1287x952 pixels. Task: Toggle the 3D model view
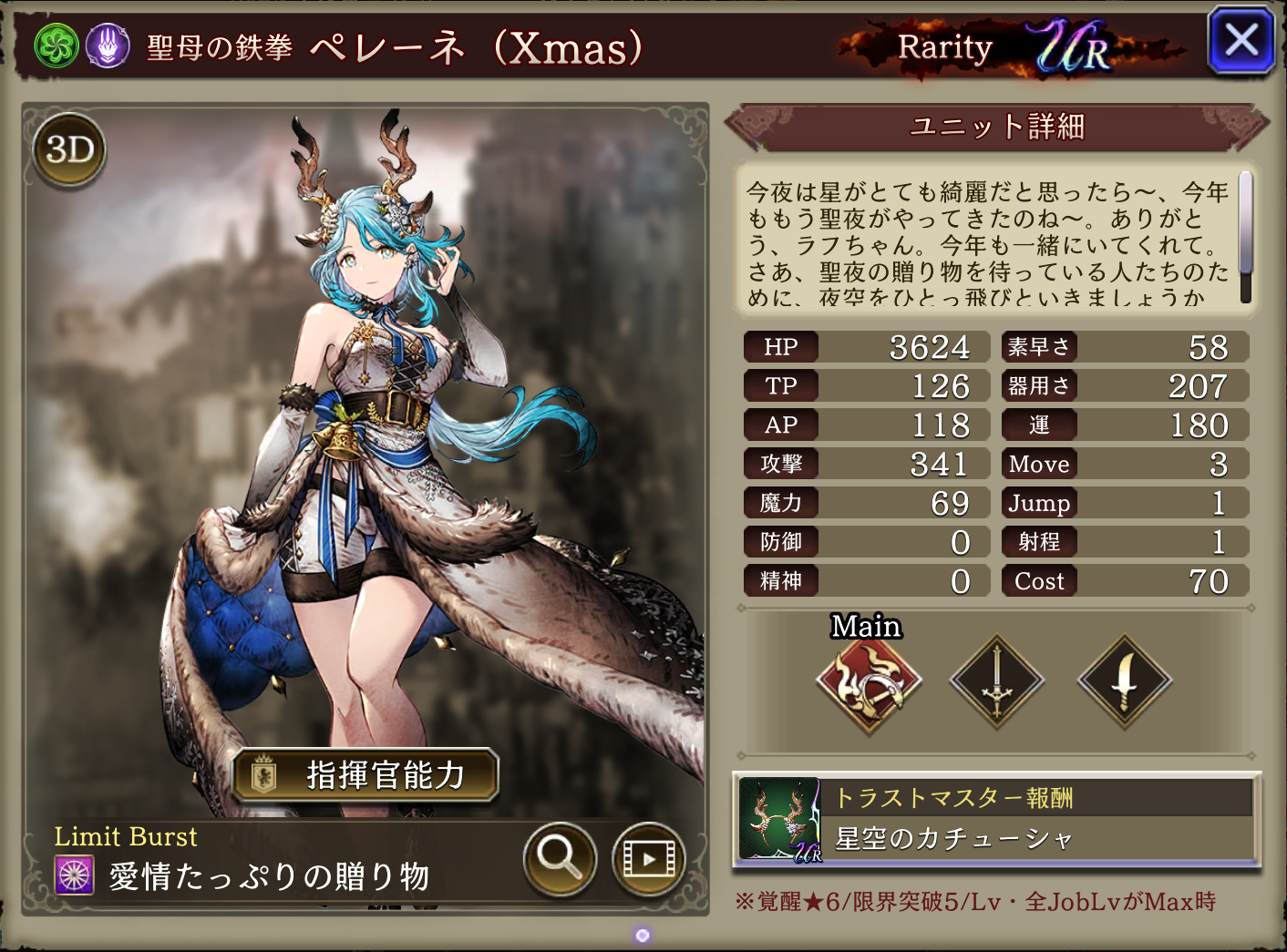click(70, 149)
